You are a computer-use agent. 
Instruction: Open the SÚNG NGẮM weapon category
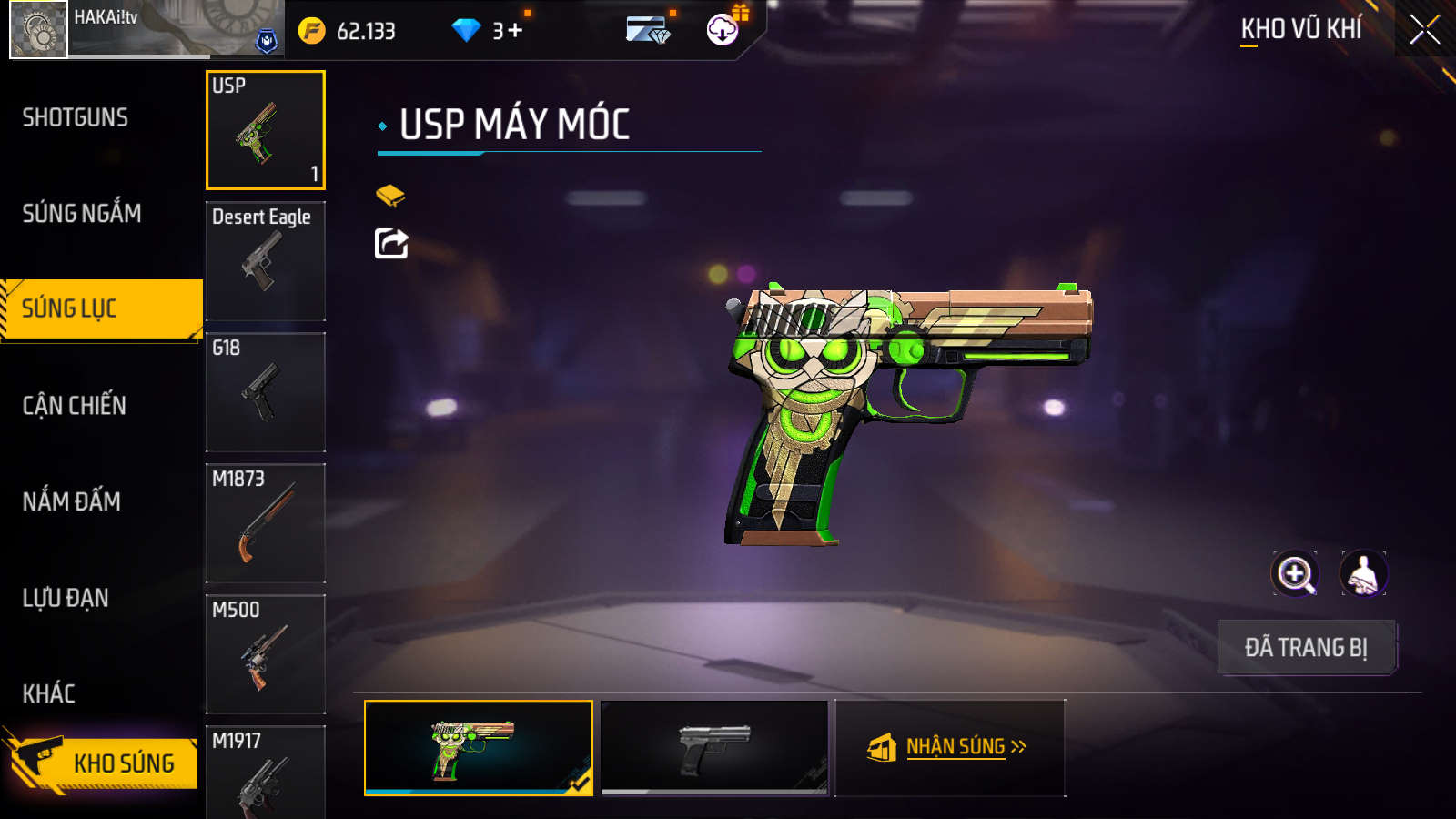[x=82, y=213]
